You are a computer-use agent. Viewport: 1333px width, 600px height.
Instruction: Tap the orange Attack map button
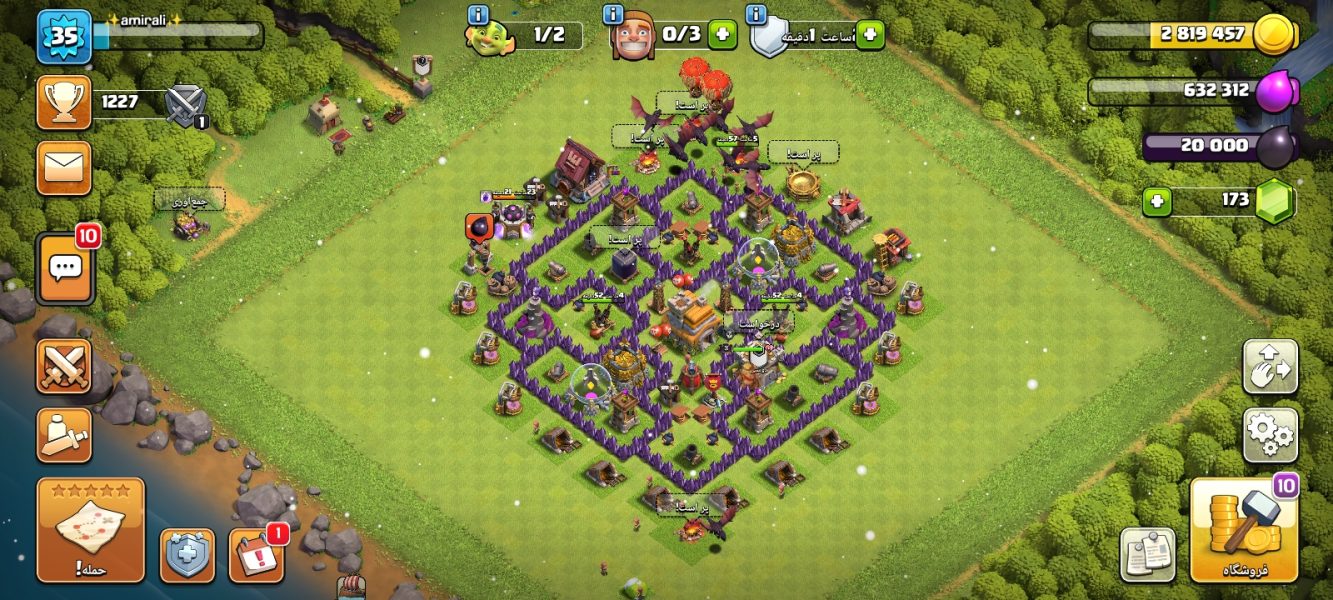91,530
